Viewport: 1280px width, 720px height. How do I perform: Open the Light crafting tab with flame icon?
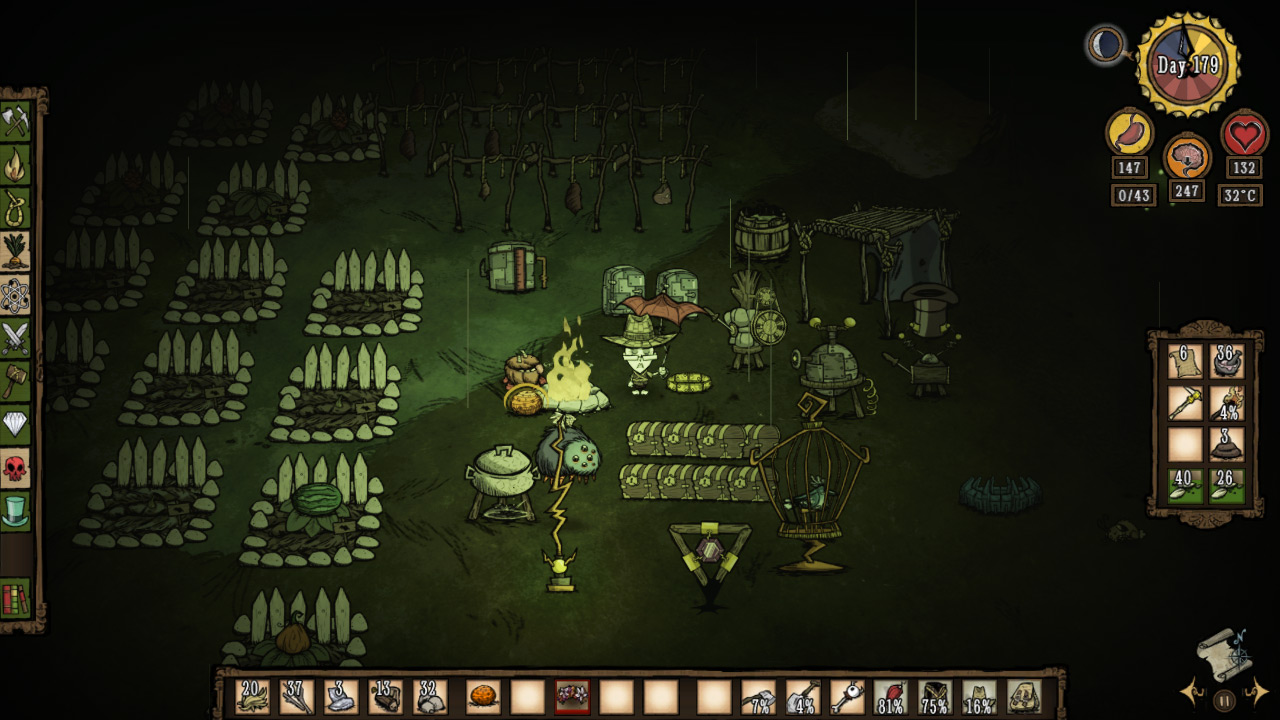17,165
